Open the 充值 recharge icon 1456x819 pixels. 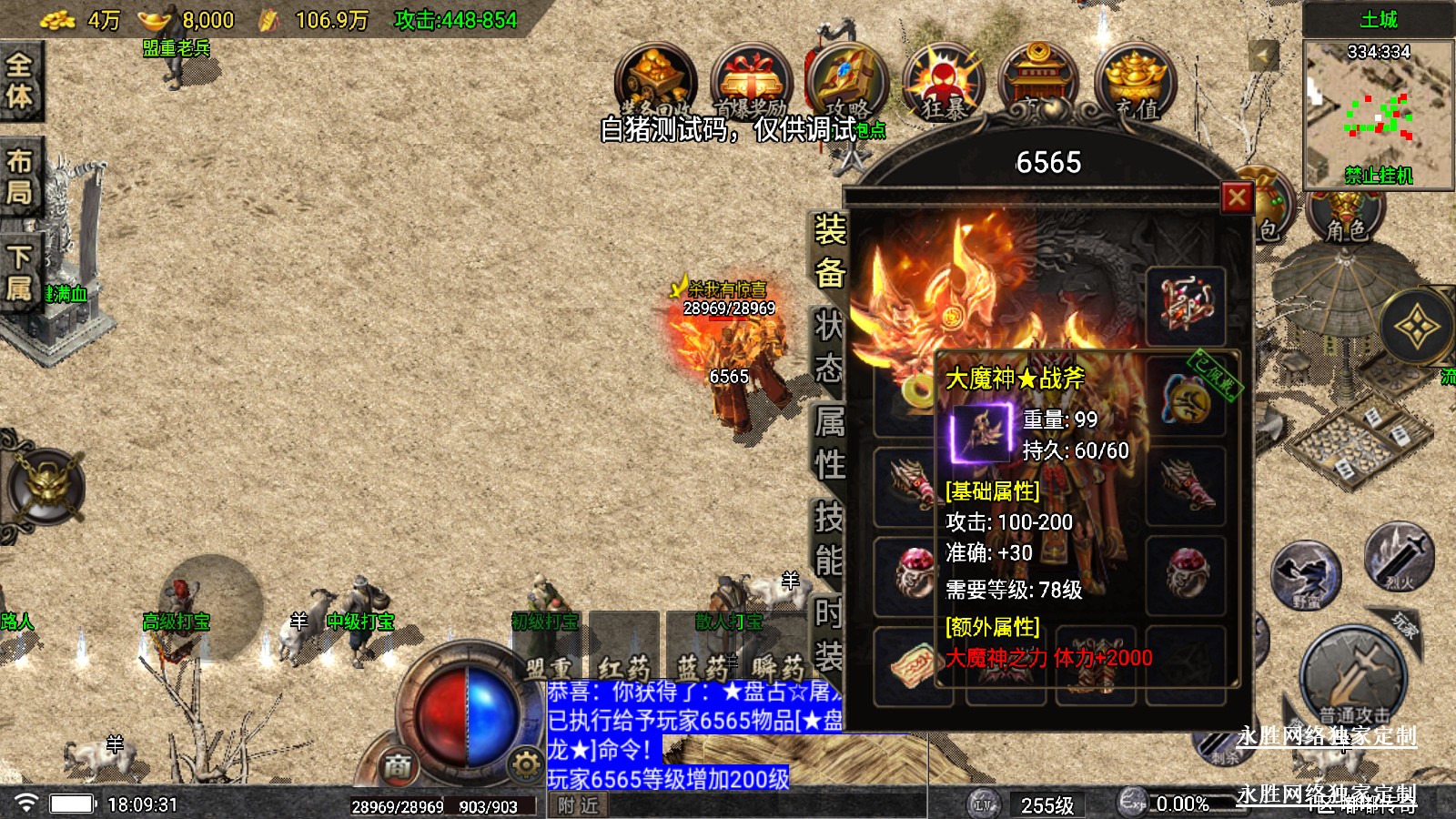point(1135,83)
